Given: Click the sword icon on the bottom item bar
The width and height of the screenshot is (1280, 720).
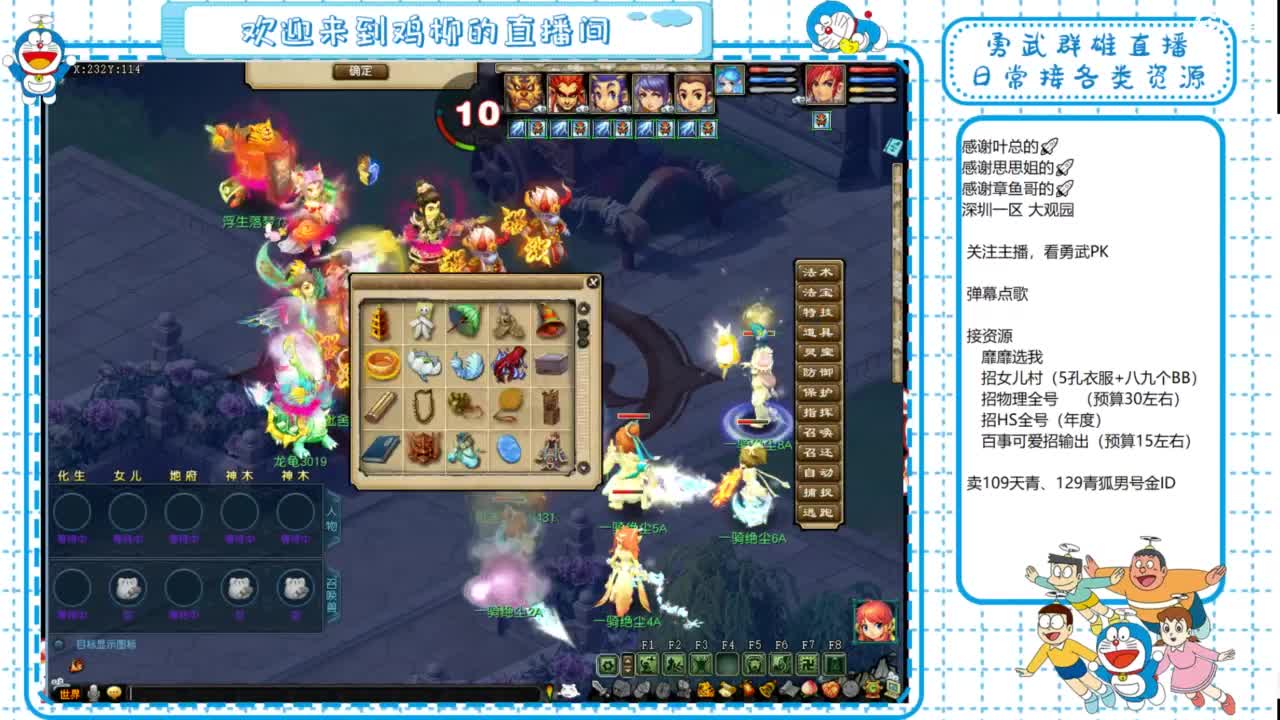Looking at the screenshot, I should pyautogui.click(x=599, y=690).
